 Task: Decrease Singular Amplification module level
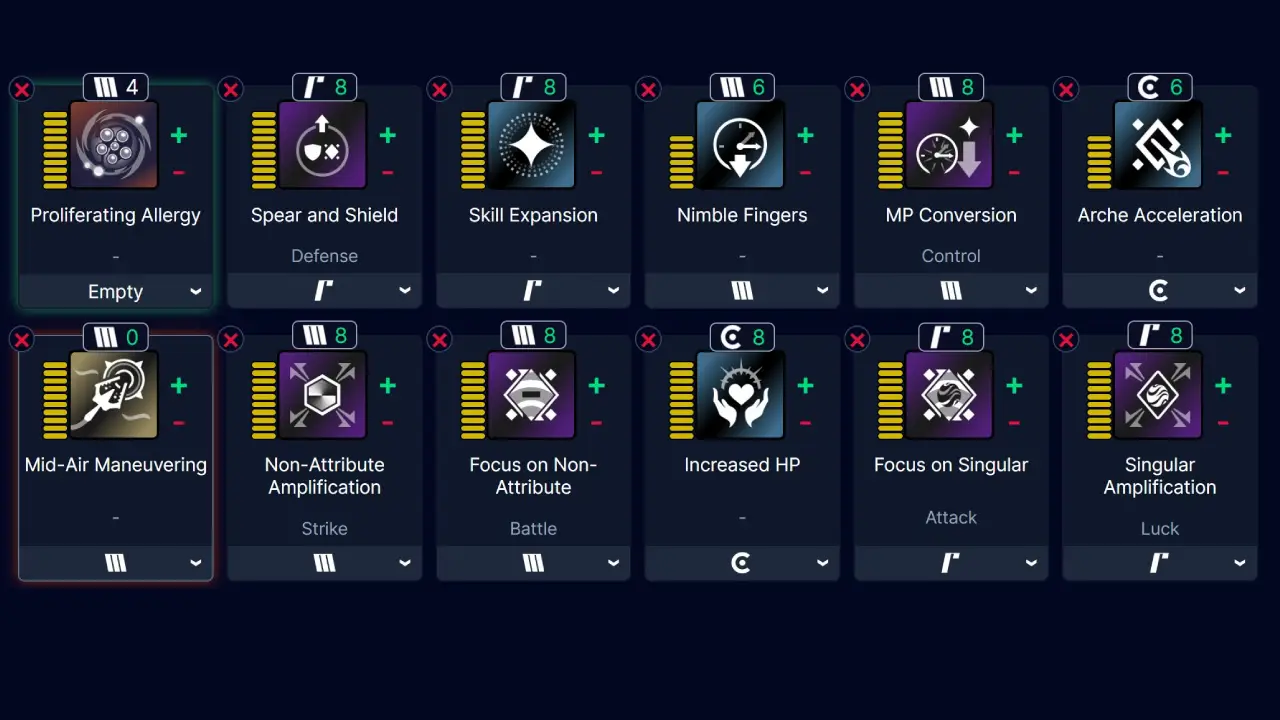[1223, 423]
